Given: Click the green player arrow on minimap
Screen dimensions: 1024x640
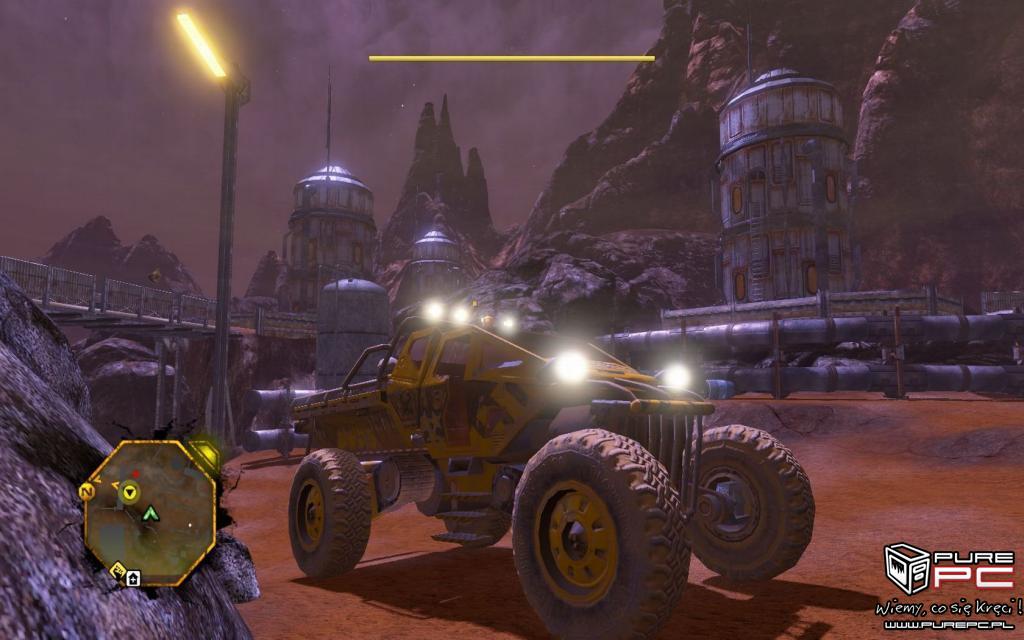Looking at the screenshot, I should pyautogui.click(x=150, y=514).
